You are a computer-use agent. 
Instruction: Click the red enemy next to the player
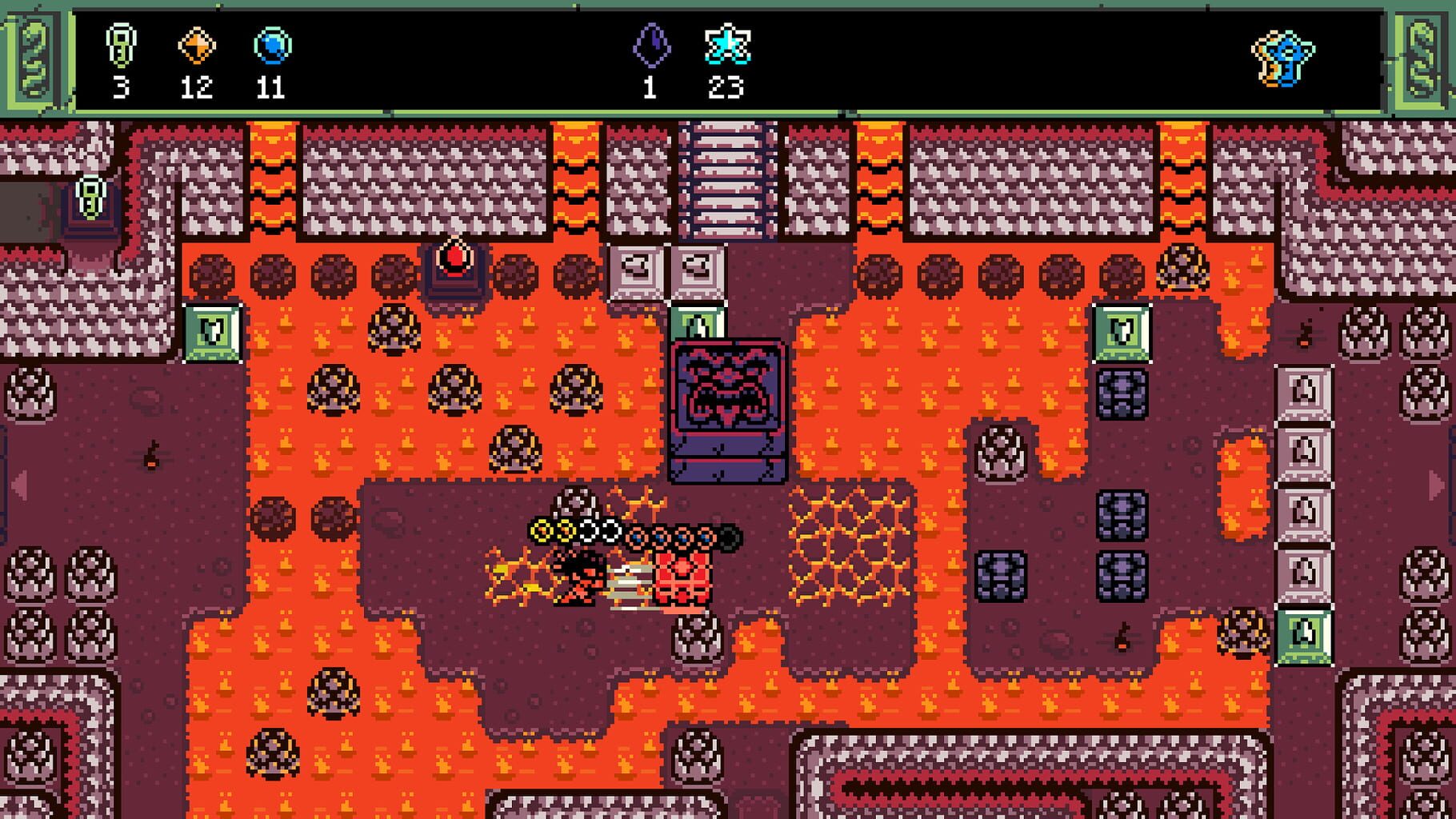pyautogui.click(x=684, y=576)
